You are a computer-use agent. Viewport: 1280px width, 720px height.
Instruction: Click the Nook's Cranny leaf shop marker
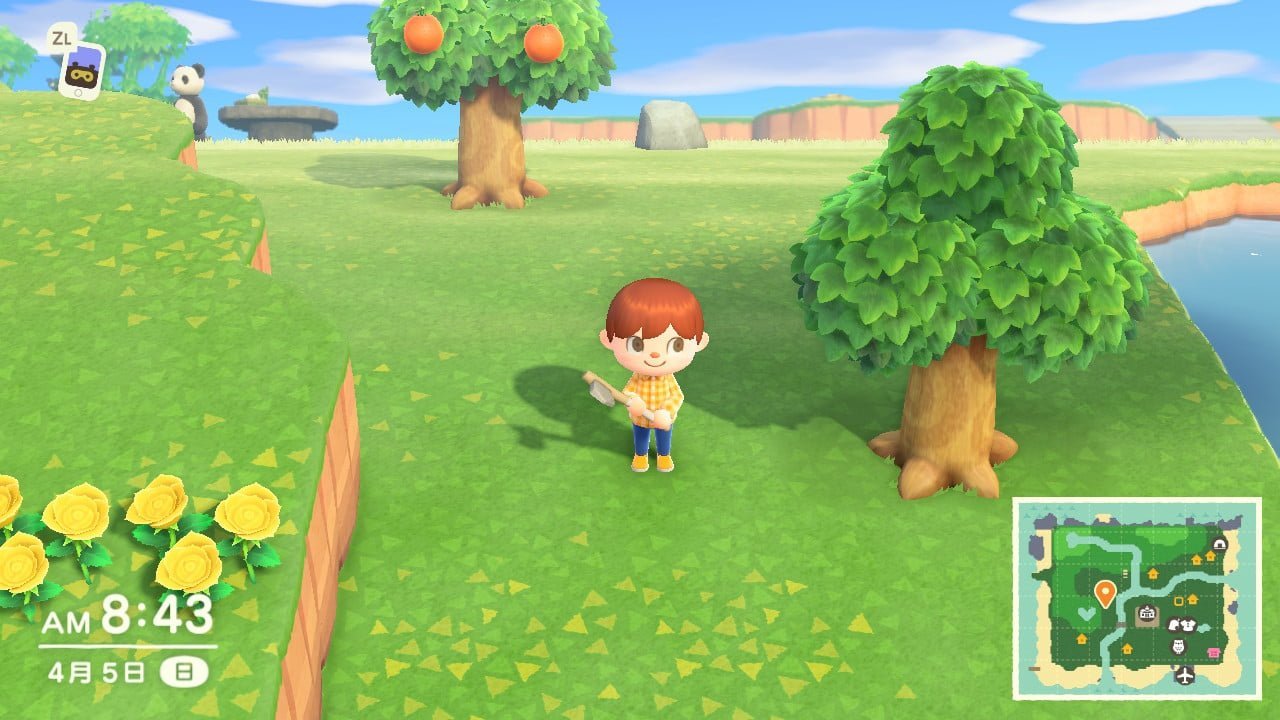pos(1174,625)
